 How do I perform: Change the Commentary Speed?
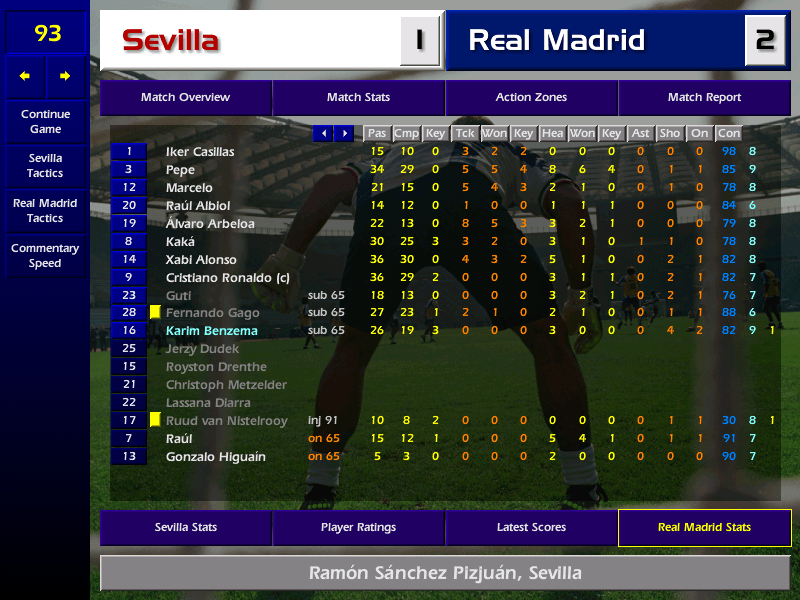[x=45, y=255]
